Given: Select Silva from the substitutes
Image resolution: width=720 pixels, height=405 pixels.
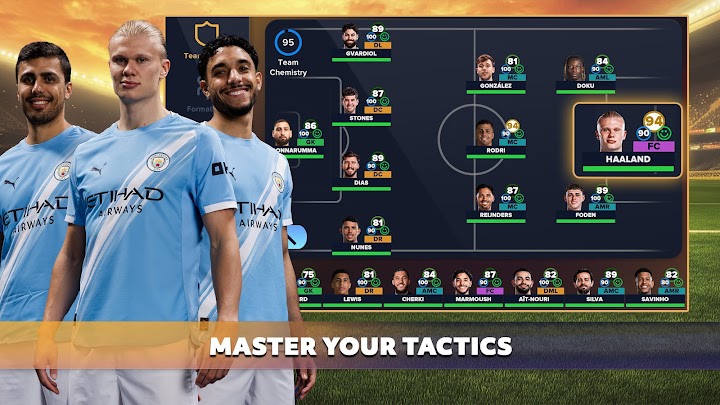Looking at the screenshot, I should pyautogui.click(x=595, y=287).
